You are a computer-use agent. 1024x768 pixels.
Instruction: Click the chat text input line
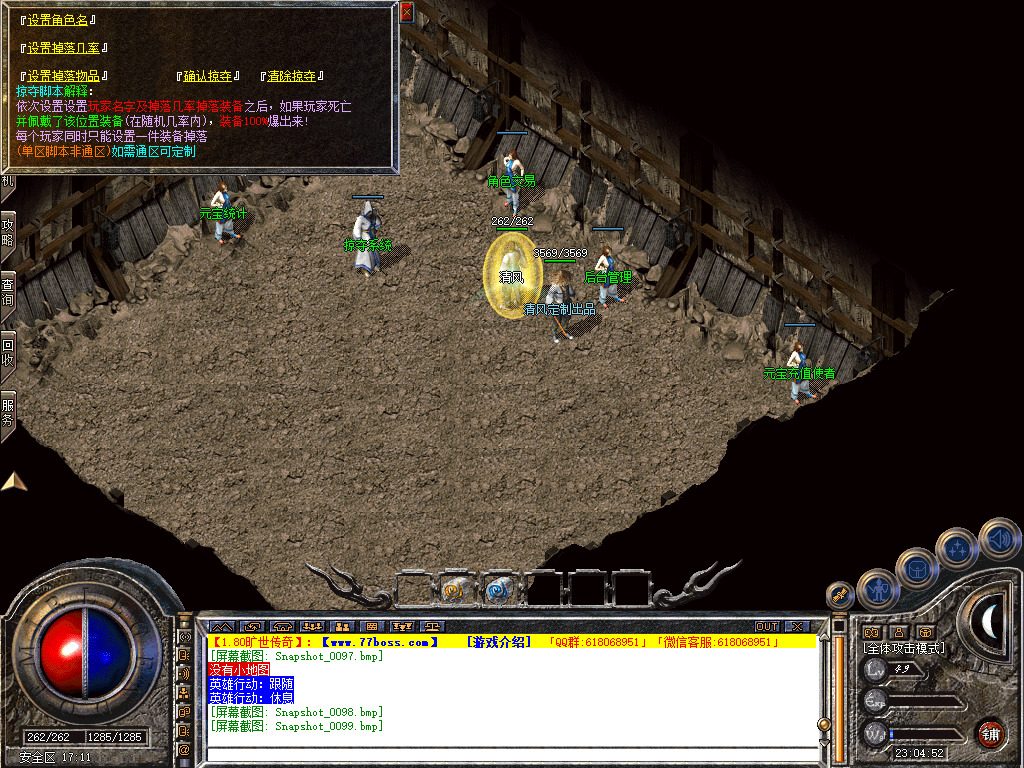(510, 755)
